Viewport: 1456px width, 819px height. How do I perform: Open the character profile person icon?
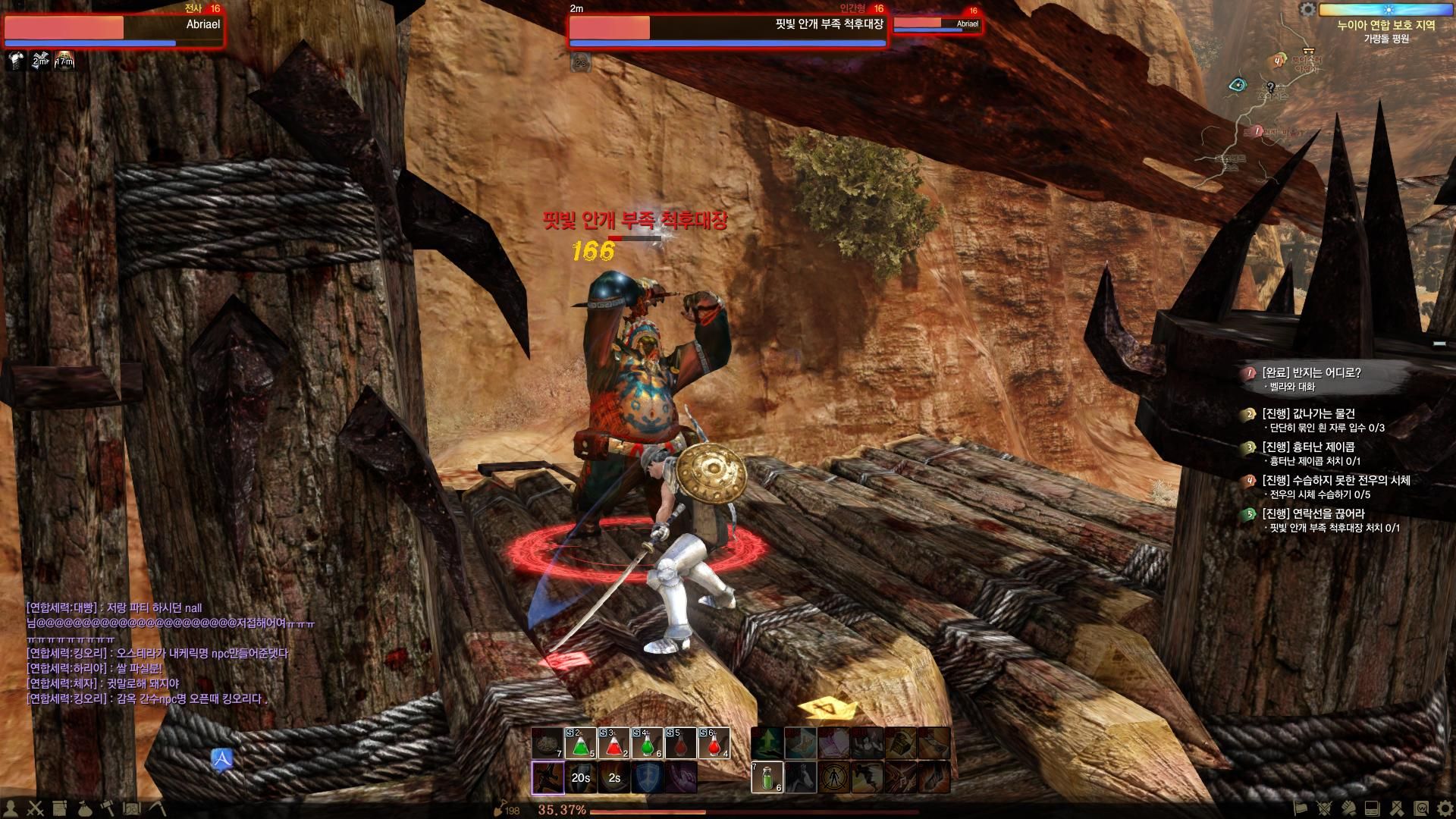coord(11,808)
